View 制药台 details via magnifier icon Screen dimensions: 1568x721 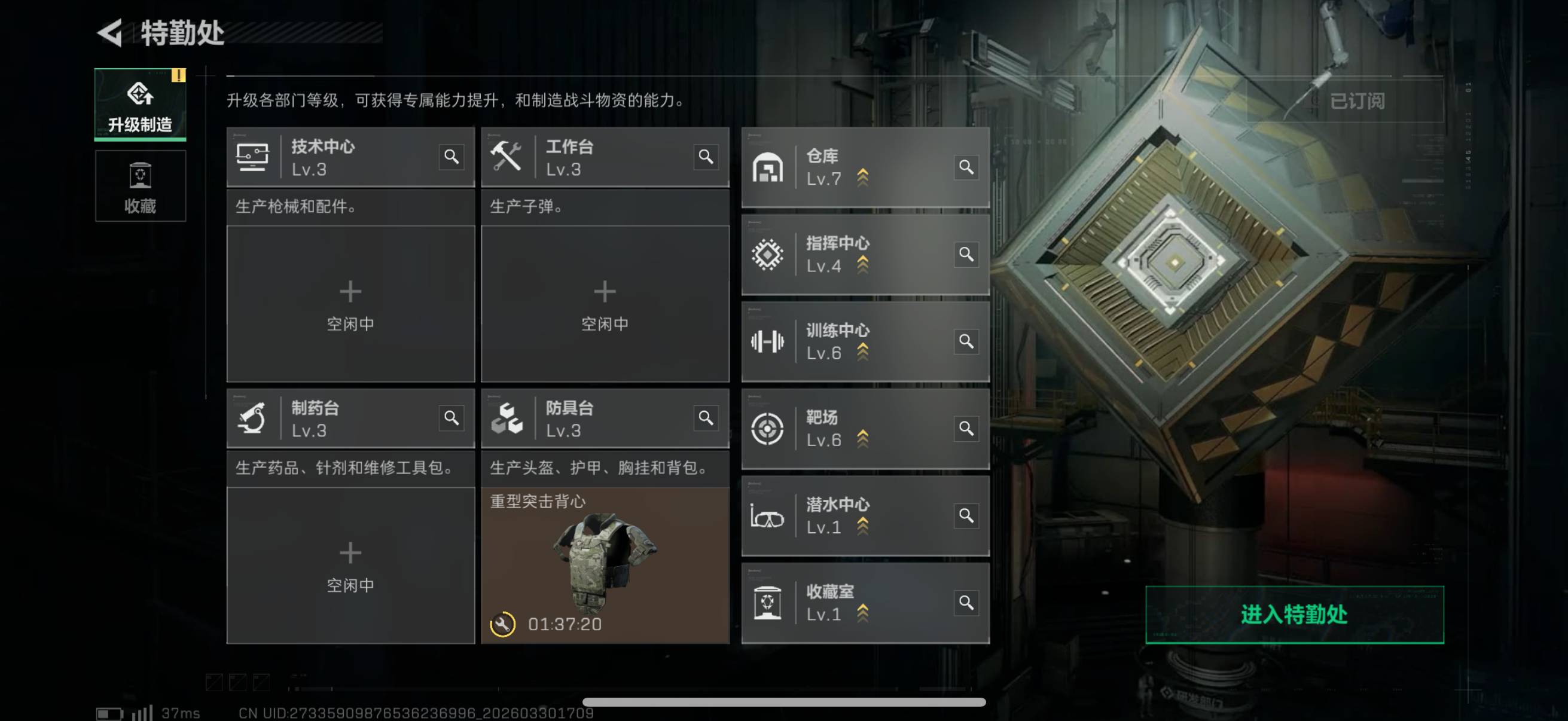[451, 418]
